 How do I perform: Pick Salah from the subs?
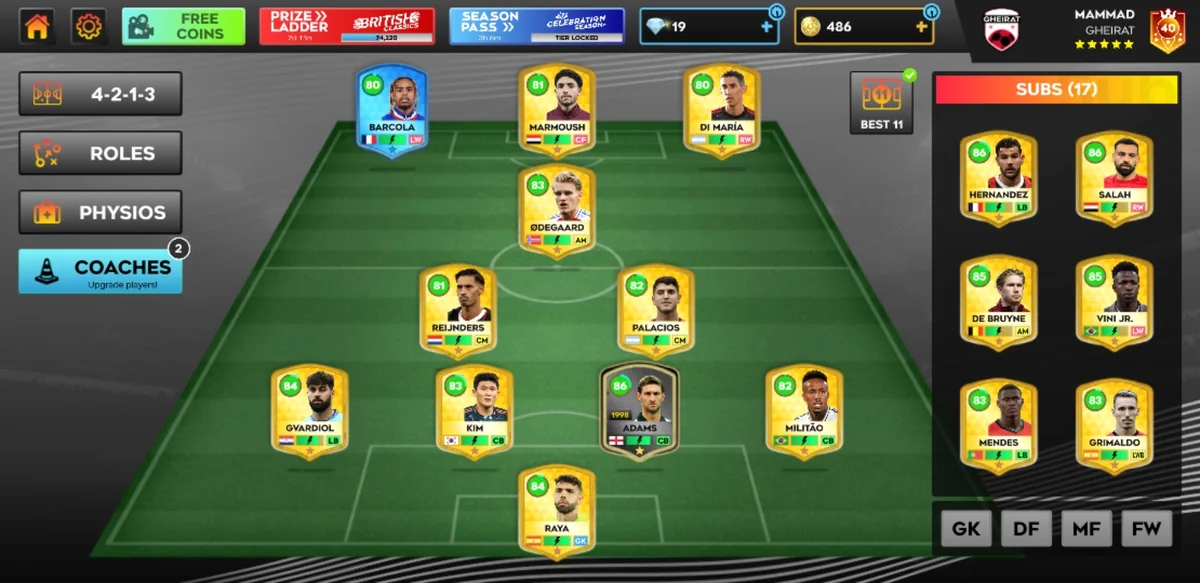(x=1114, y=178)
